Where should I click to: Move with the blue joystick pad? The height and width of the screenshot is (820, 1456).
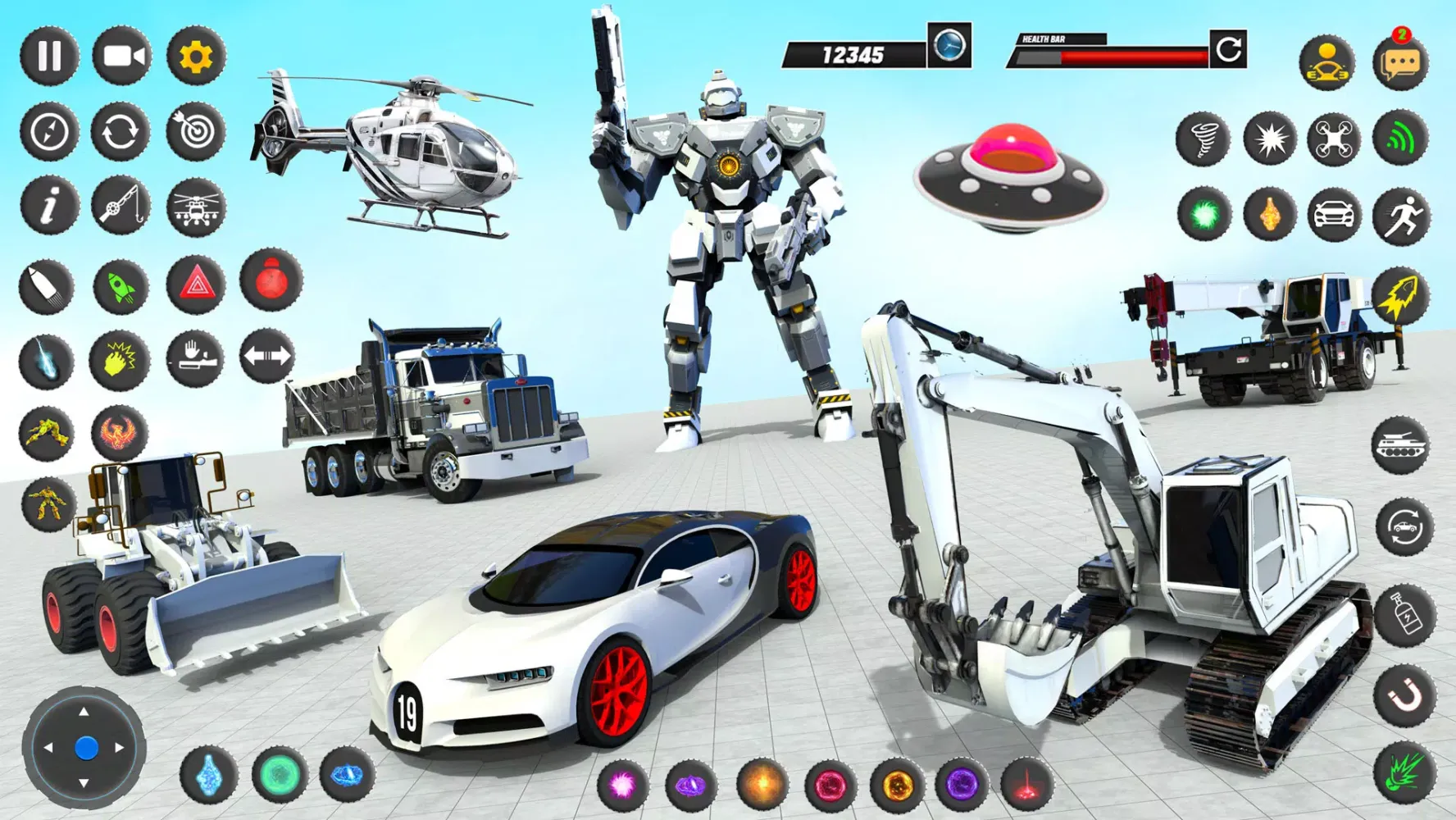point(84,747)
